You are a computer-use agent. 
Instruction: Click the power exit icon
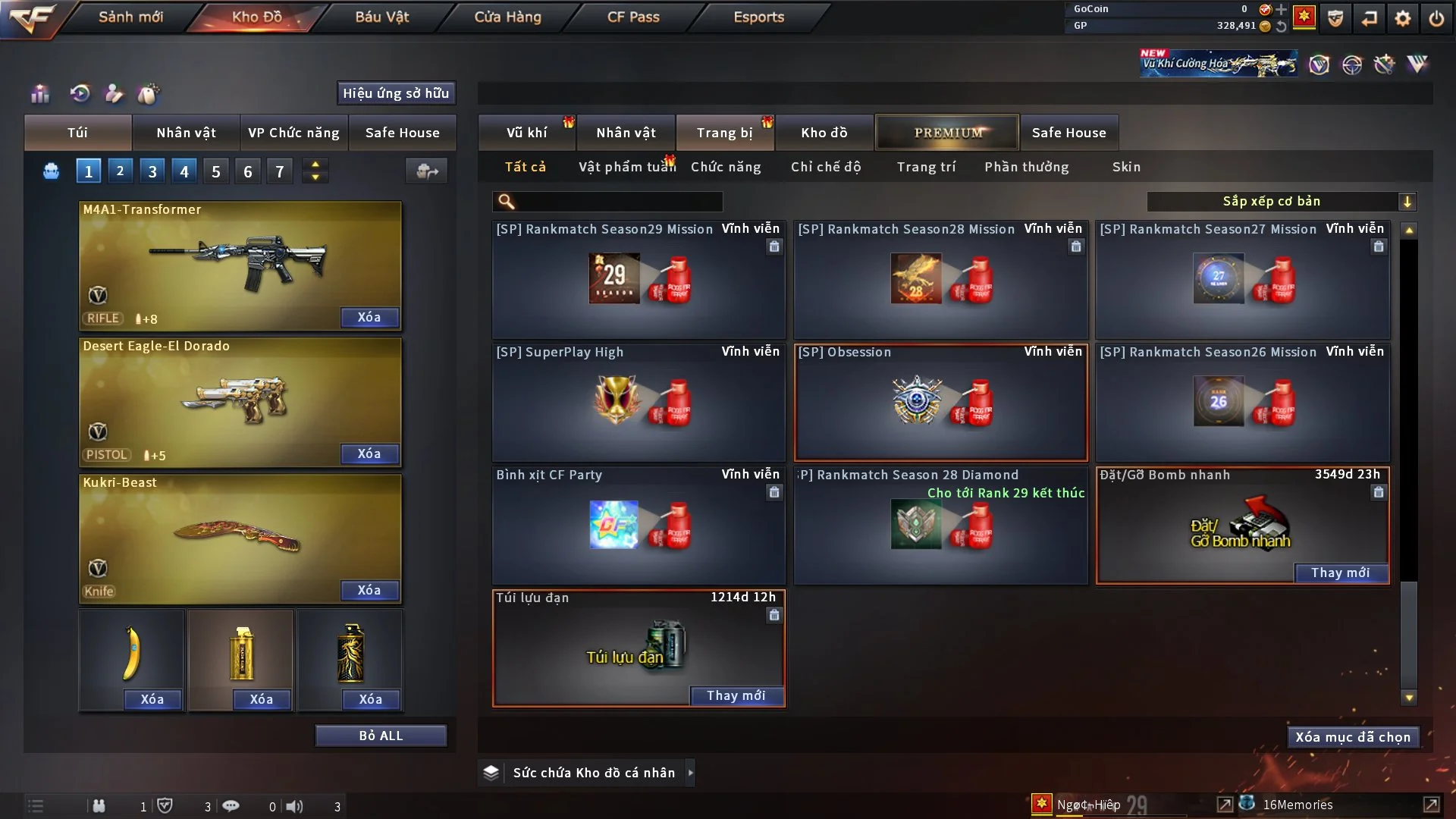1436,17
